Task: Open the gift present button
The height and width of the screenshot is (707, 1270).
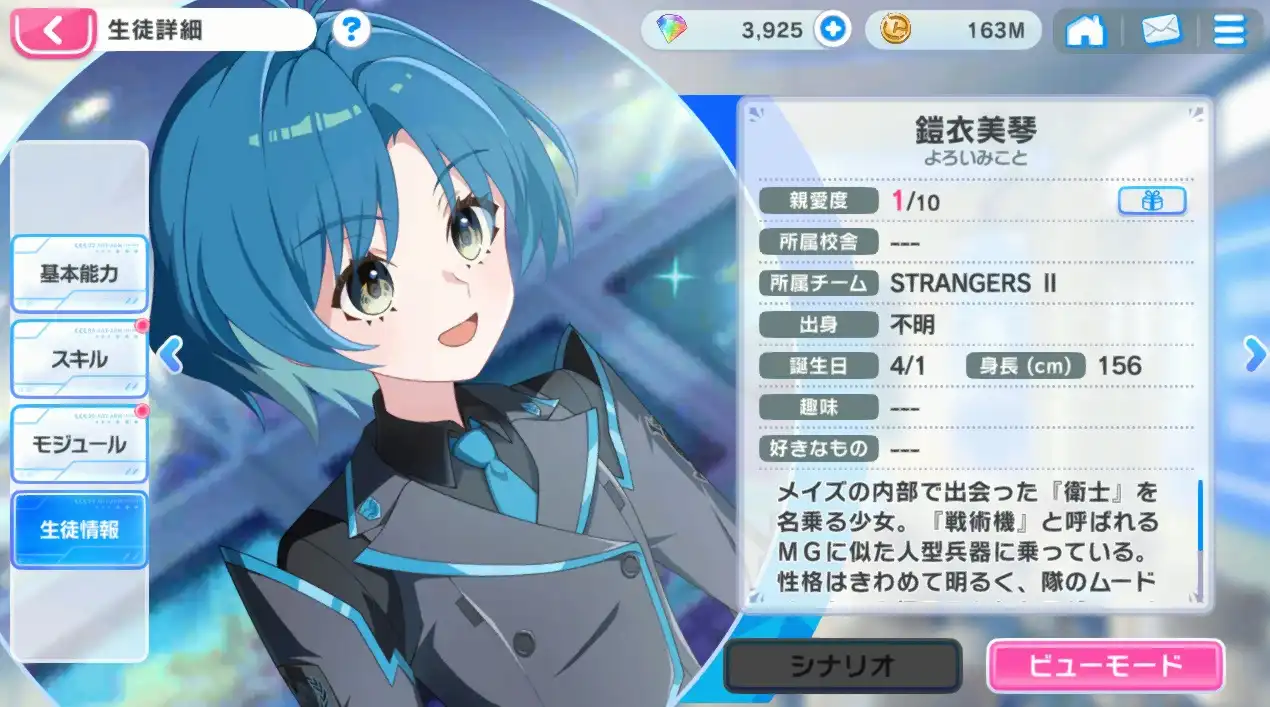Action: point(1151,201)
